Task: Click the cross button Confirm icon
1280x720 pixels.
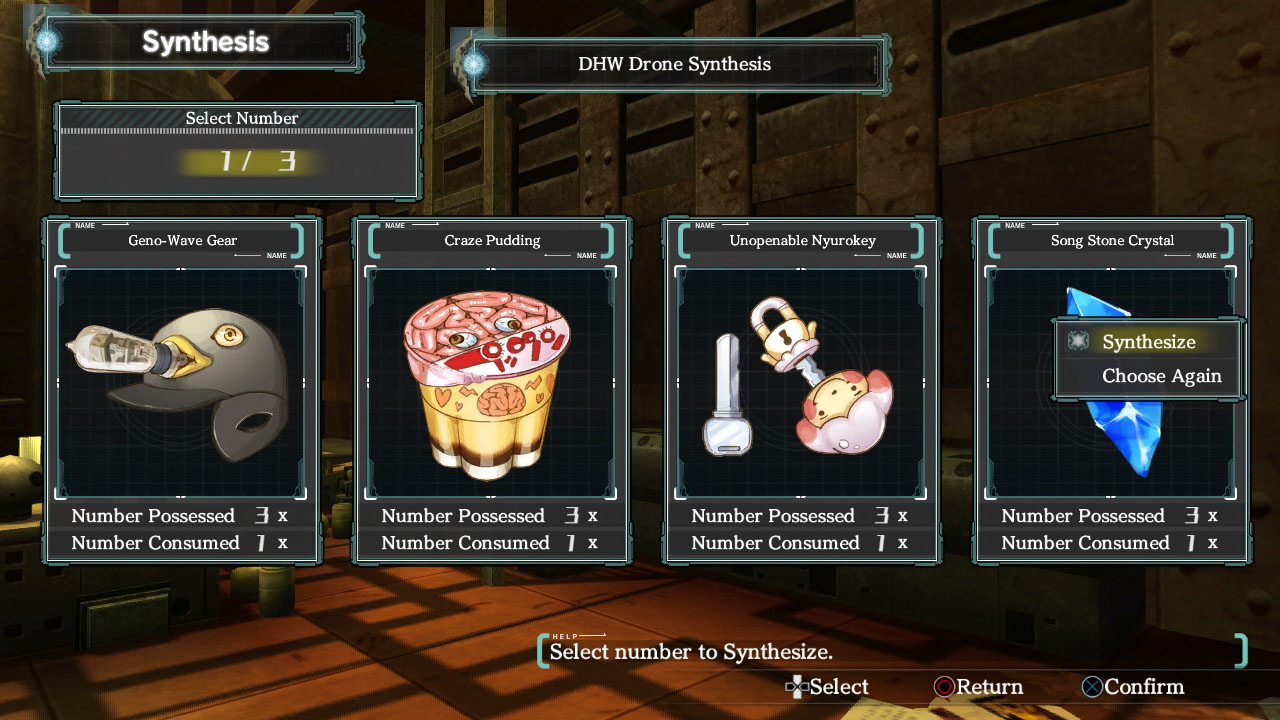Action: point(1091,687)
